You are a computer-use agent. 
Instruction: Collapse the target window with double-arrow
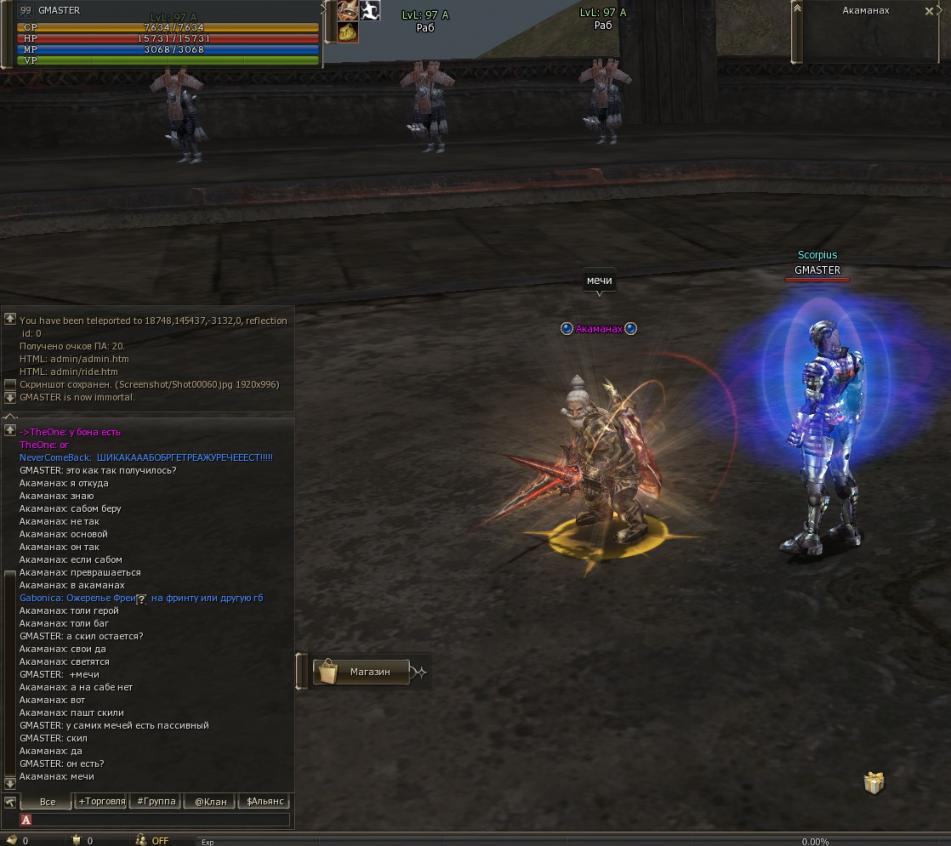click(x=797, y=8)
